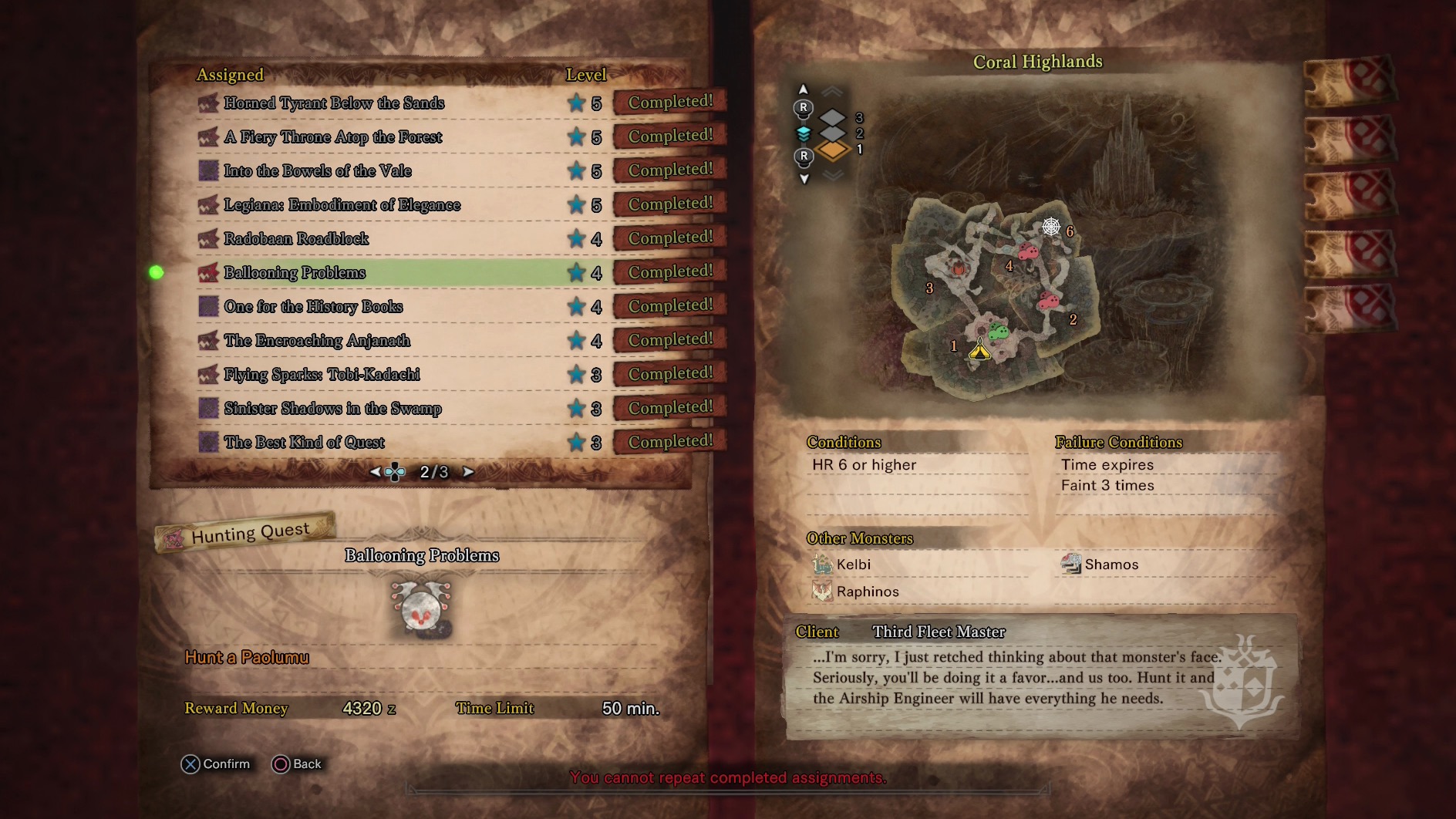Choose One for the History Books

pos(313,307)
